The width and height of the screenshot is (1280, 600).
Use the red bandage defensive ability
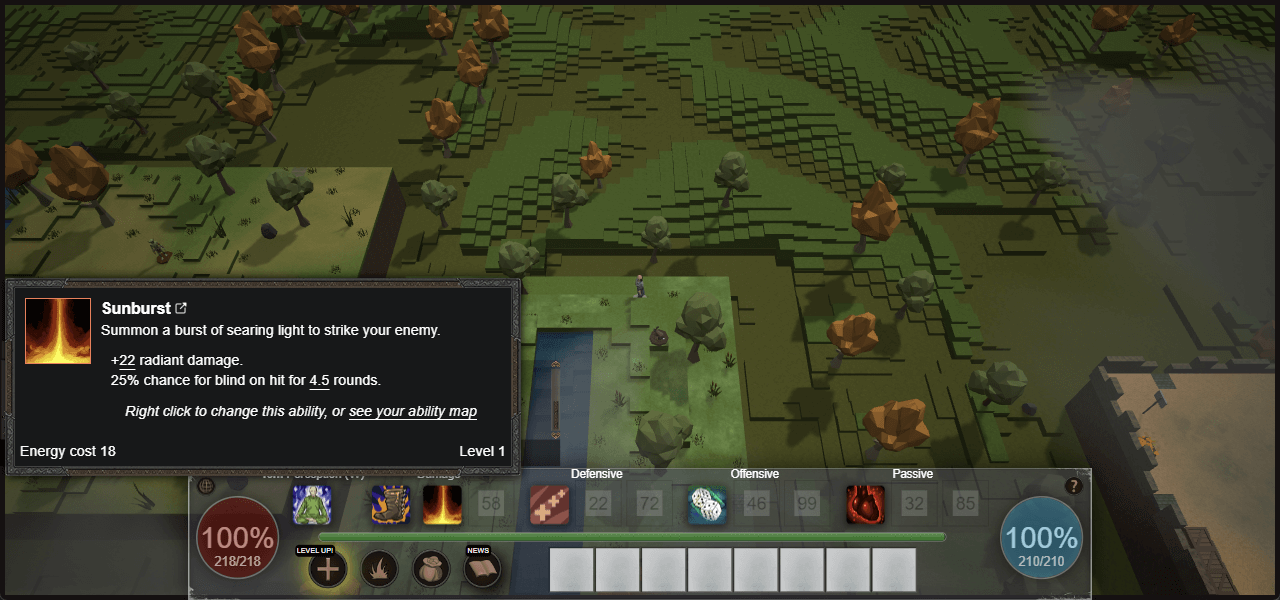[x=549, y=505]
